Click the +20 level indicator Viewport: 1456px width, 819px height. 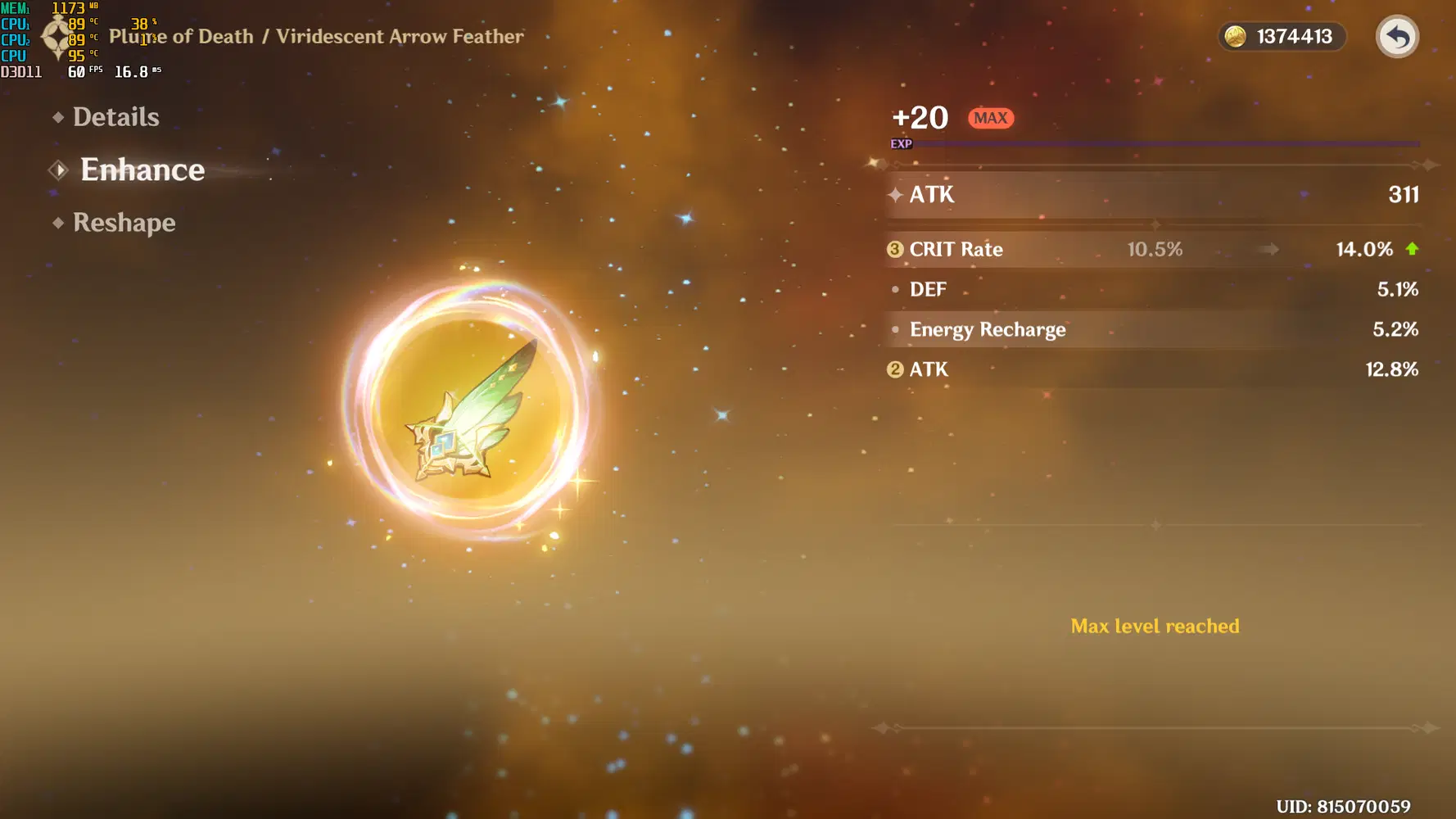(918, 117)
